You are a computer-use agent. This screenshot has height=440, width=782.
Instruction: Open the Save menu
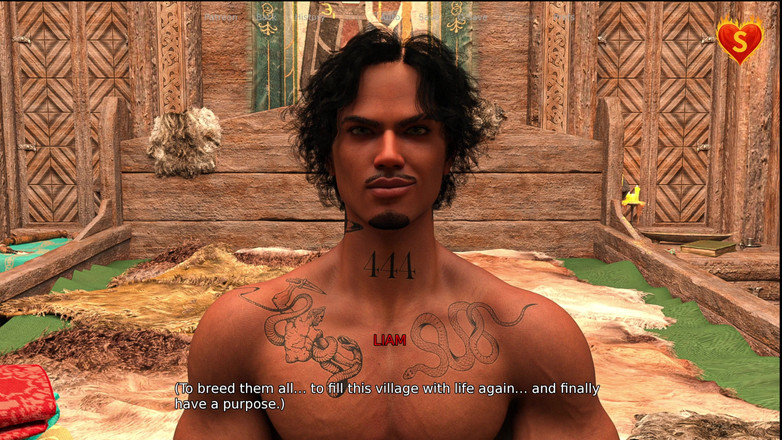pyautogui.click(x=428, y=17)
